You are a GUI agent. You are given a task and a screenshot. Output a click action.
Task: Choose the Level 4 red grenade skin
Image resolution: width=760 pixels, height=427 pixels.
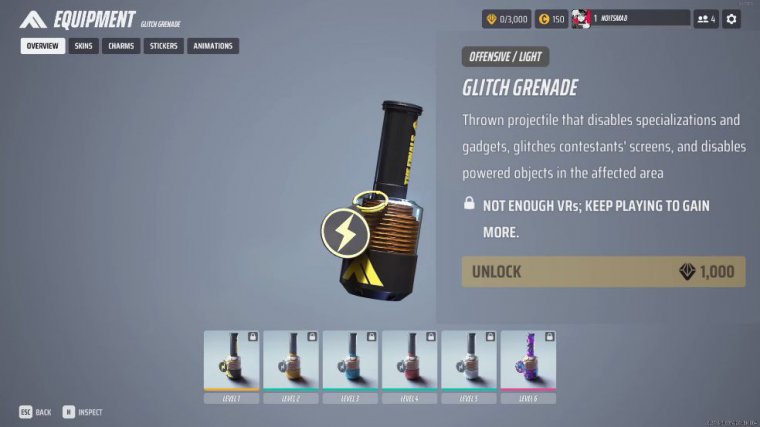409,361
